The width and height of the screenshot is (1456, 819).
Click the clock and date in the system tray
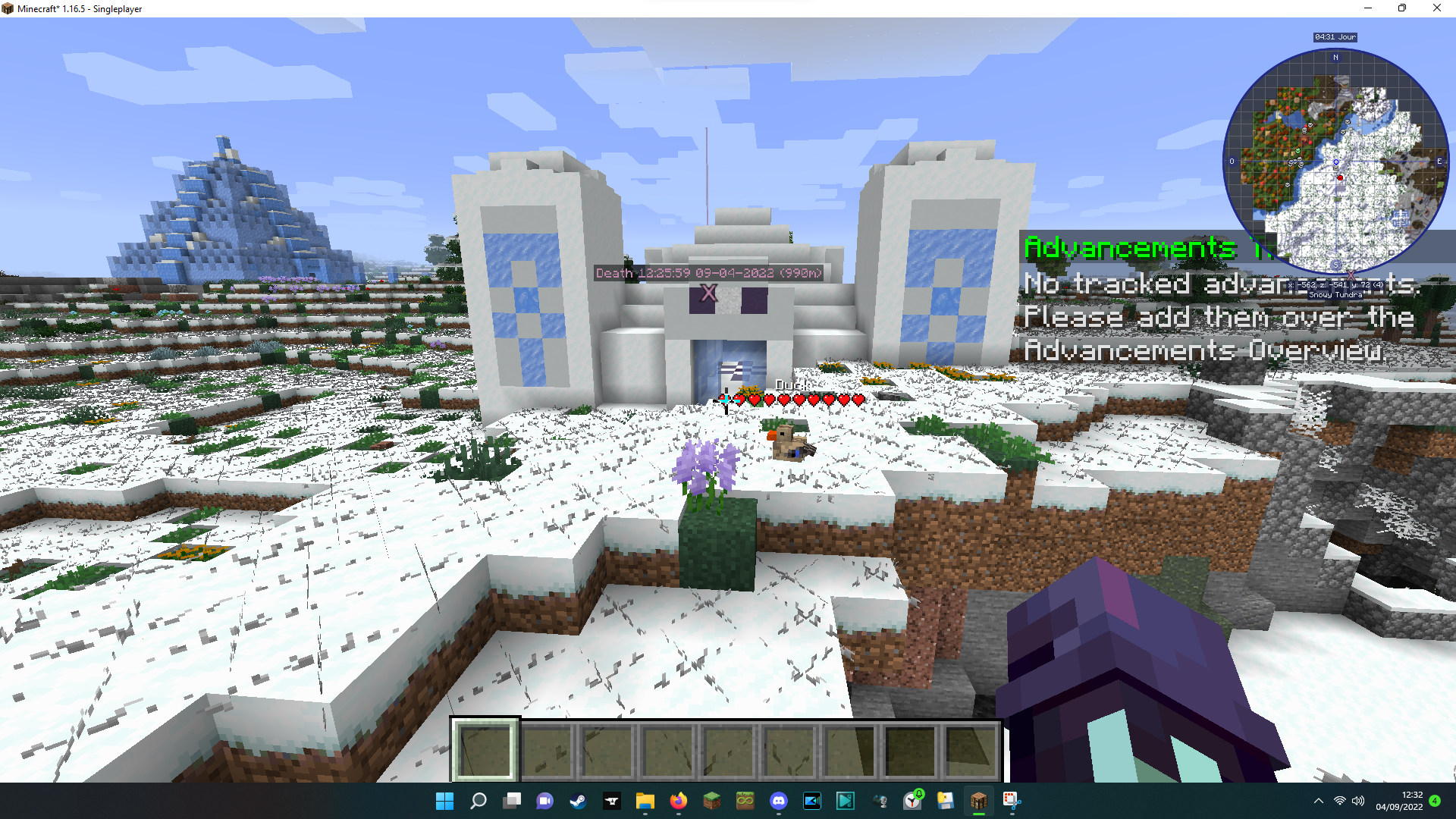click(1399, 802)
